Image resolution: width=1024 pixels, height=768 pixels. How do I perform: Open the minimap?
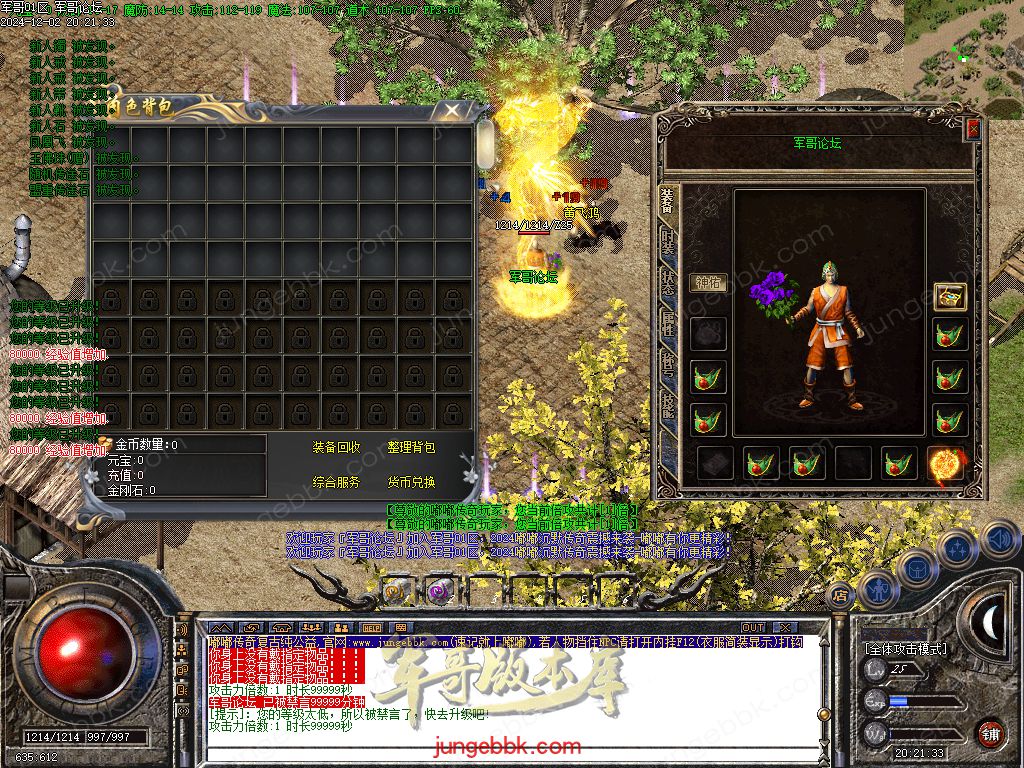964,50
